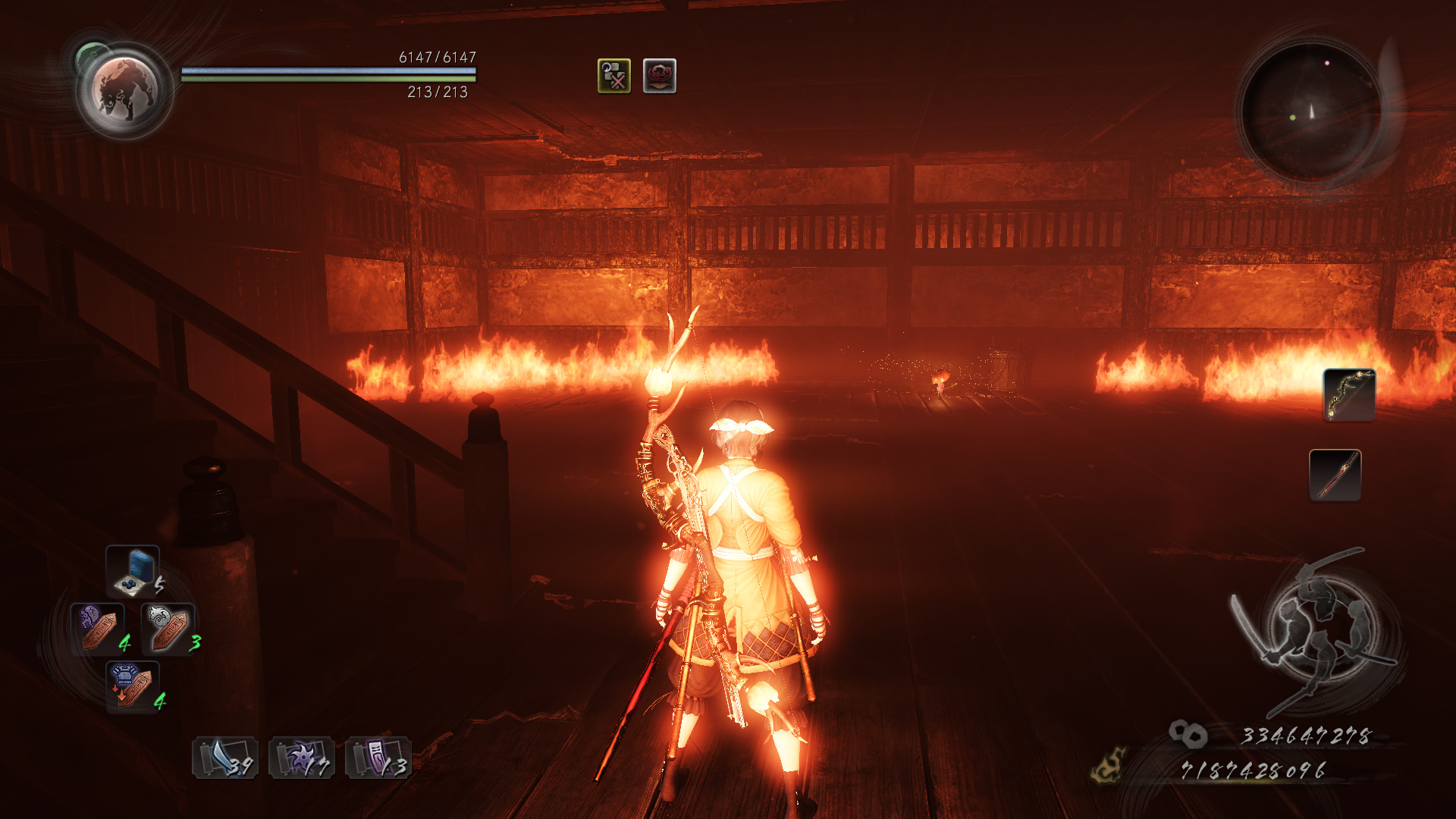The width and height of the screenshot is (1456, 819).
Task: Select the guardian spirit portrait
Action: pos(124,90)
